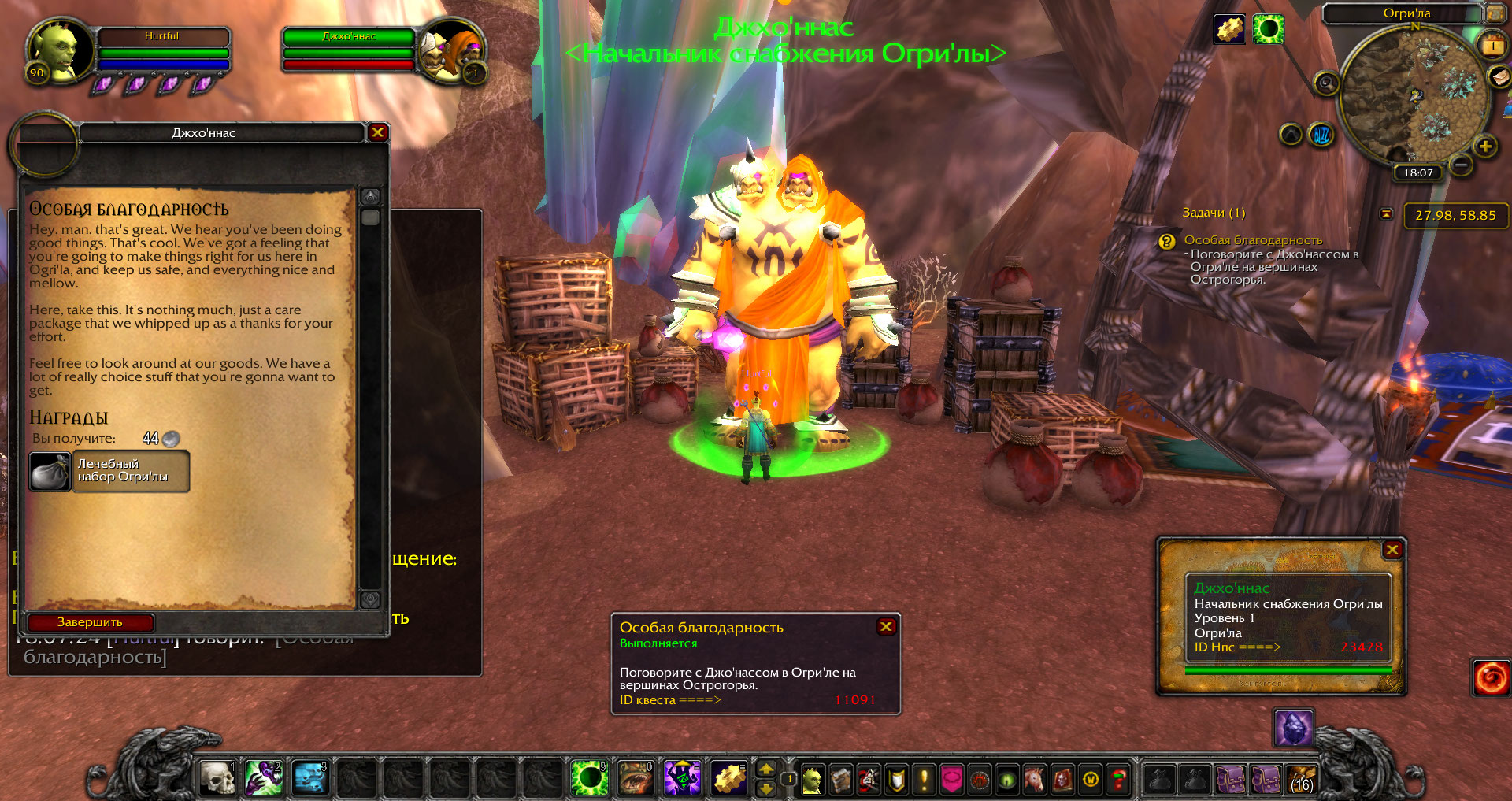Use the skull ability in action slot 1
The image size is (1512, 801).
click(217, 778)
